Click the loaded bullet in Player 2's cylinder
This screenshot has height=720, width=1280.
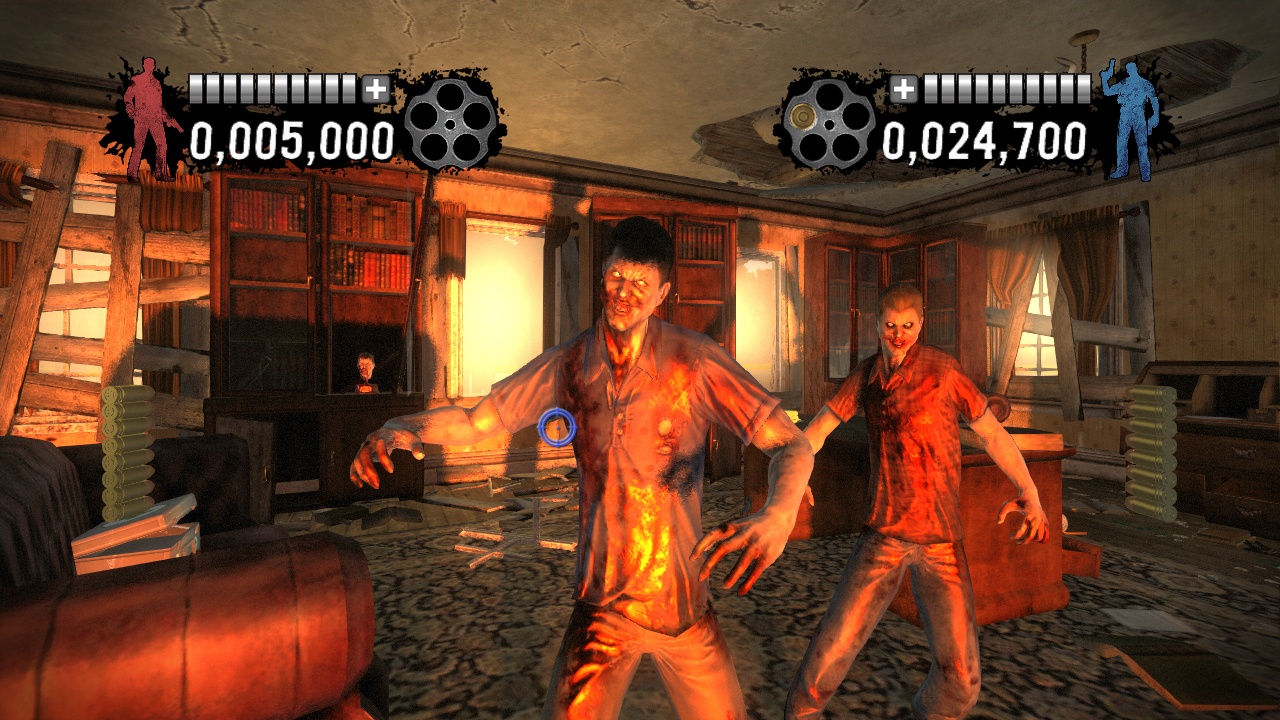tap(803, 117)
